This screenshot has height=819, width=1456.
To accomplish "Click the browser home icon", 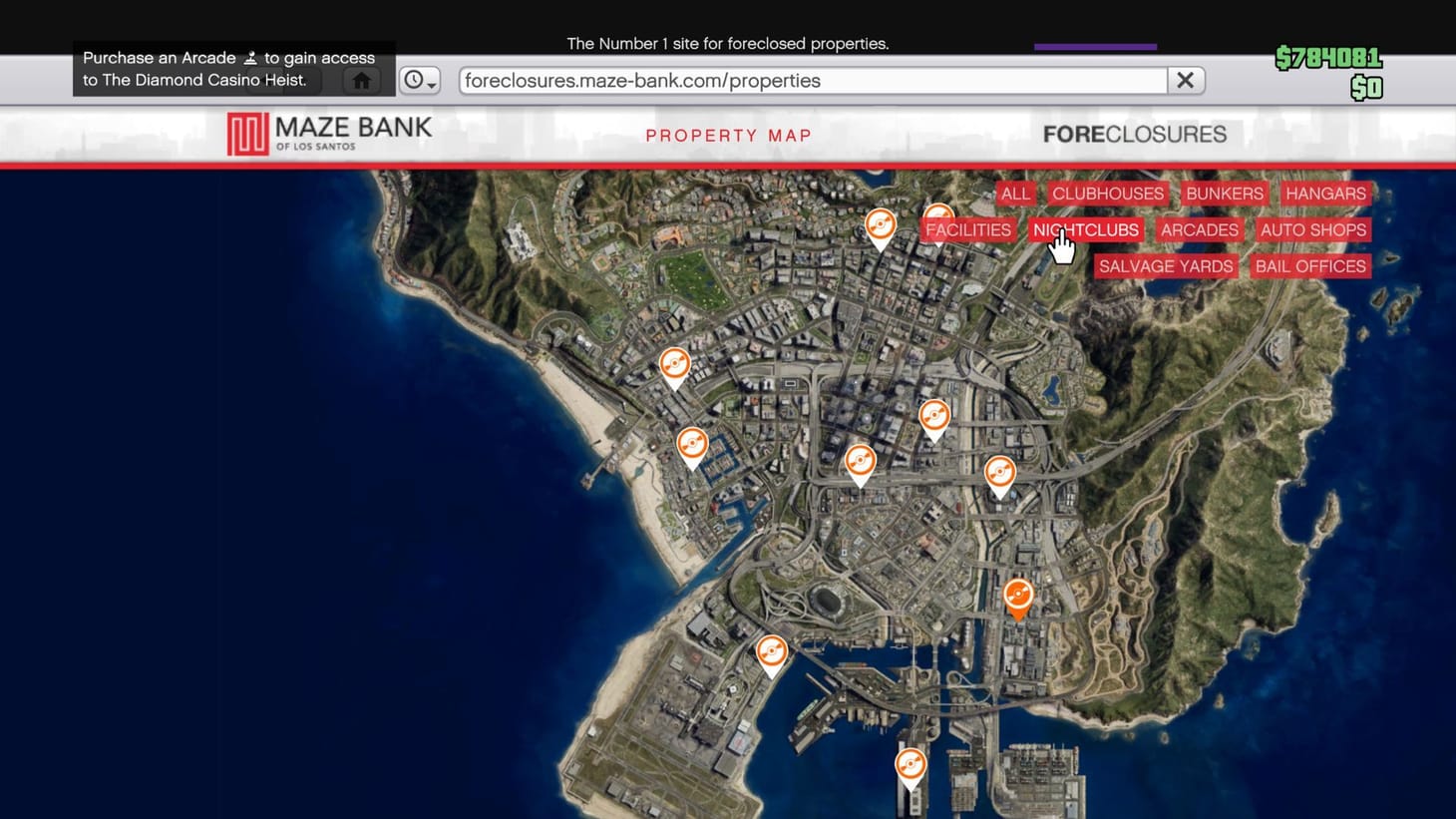I will [361, 80].
